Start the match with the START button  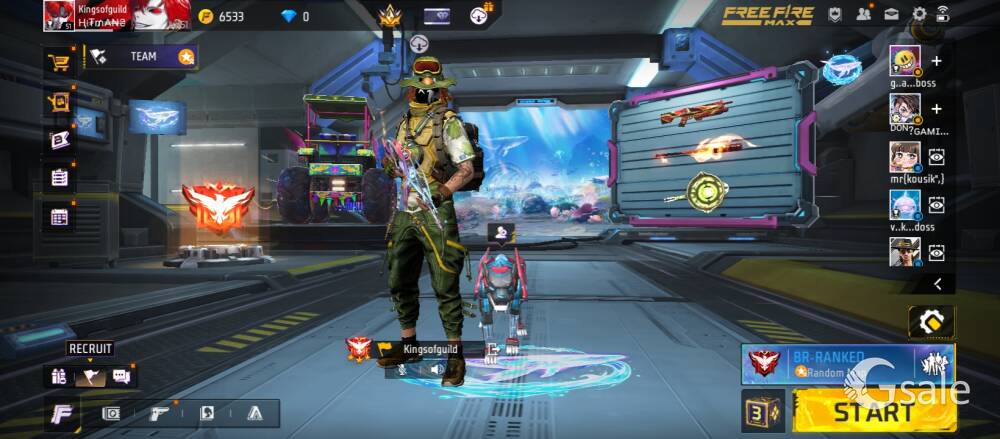872,412
